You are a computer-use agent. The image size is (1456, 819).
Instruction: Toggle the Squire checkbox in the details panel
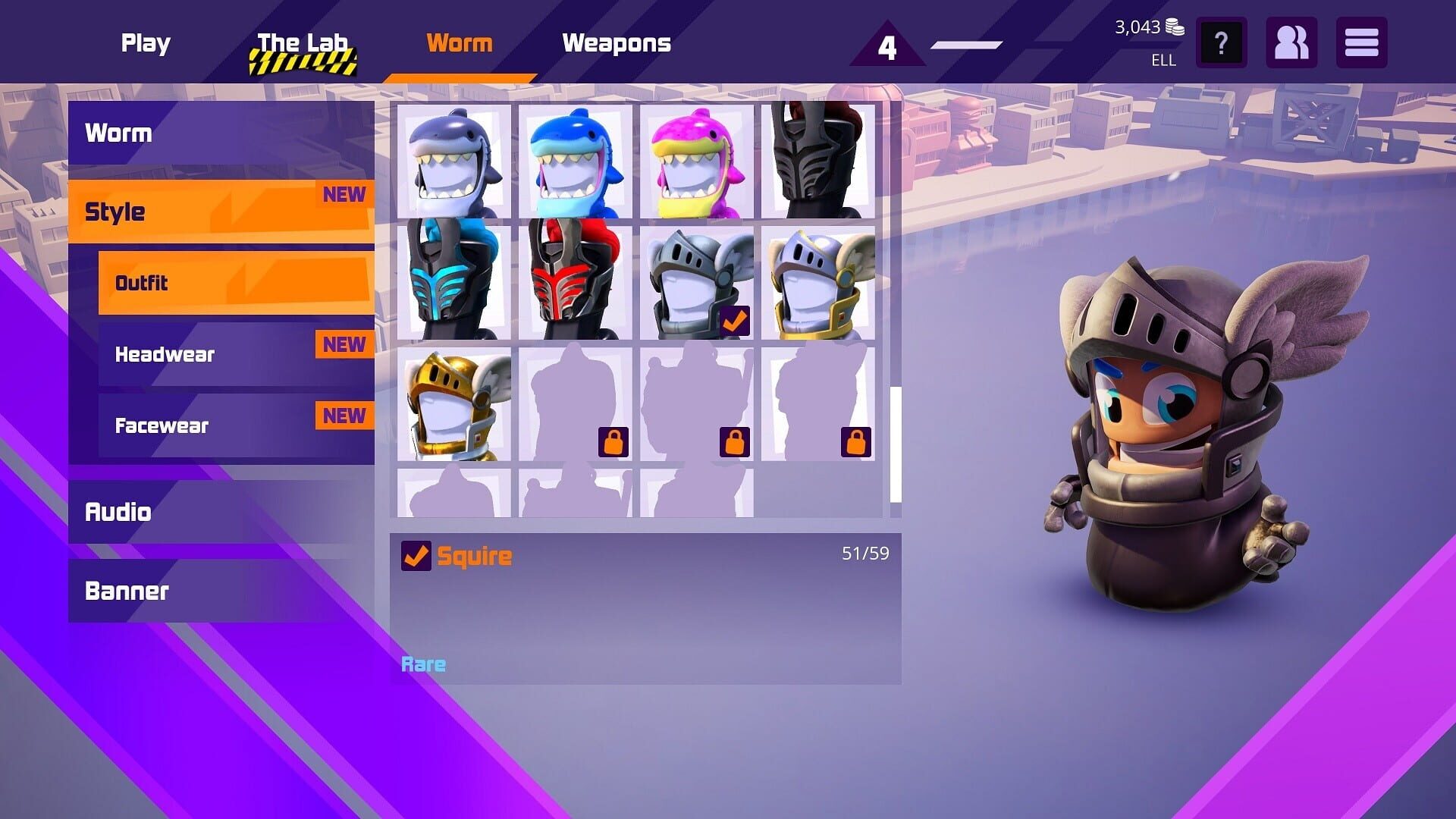pyautogui.click(x=415, y=555)
